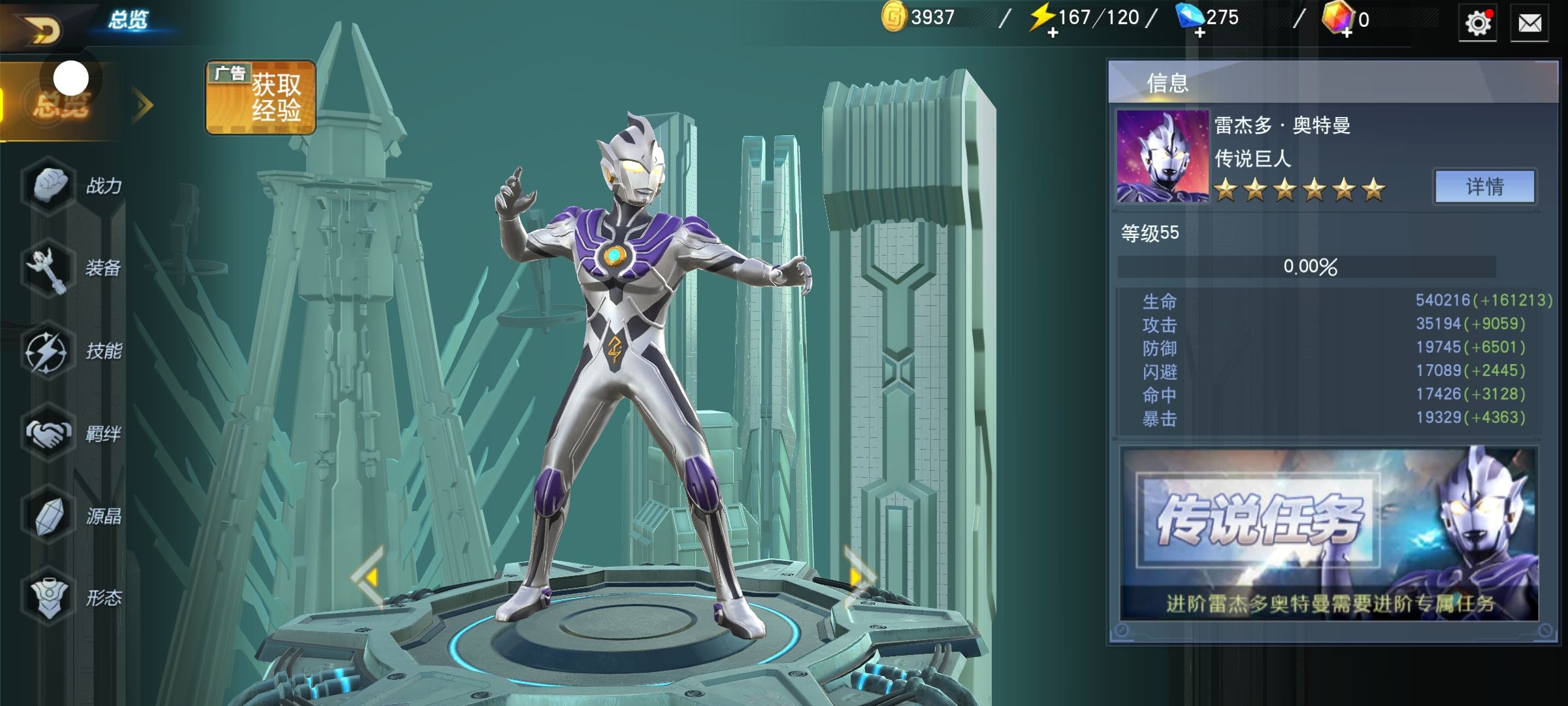Show the previous hero with left arrow
The image size is (1568, 706).
point(369,577)
